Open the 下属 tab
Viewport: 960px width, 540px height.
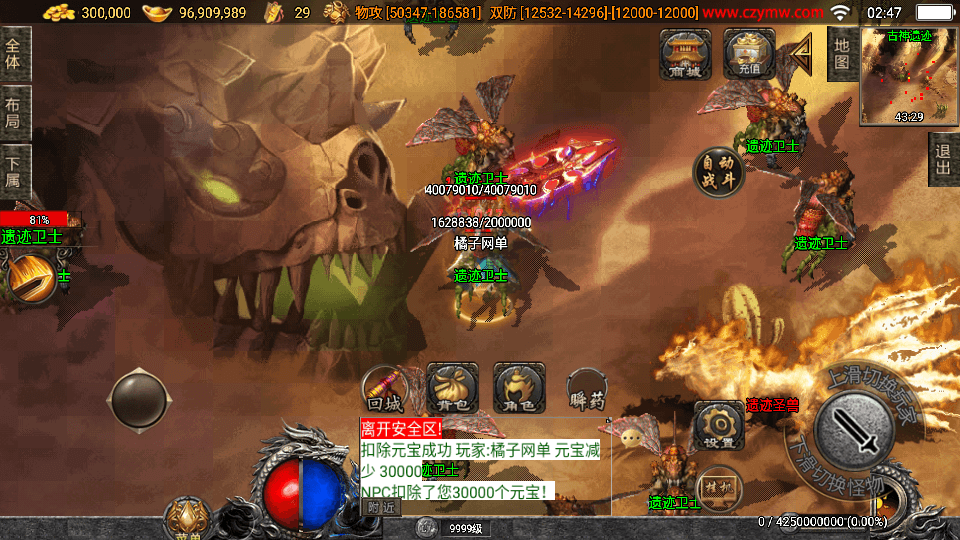point(14,172)
